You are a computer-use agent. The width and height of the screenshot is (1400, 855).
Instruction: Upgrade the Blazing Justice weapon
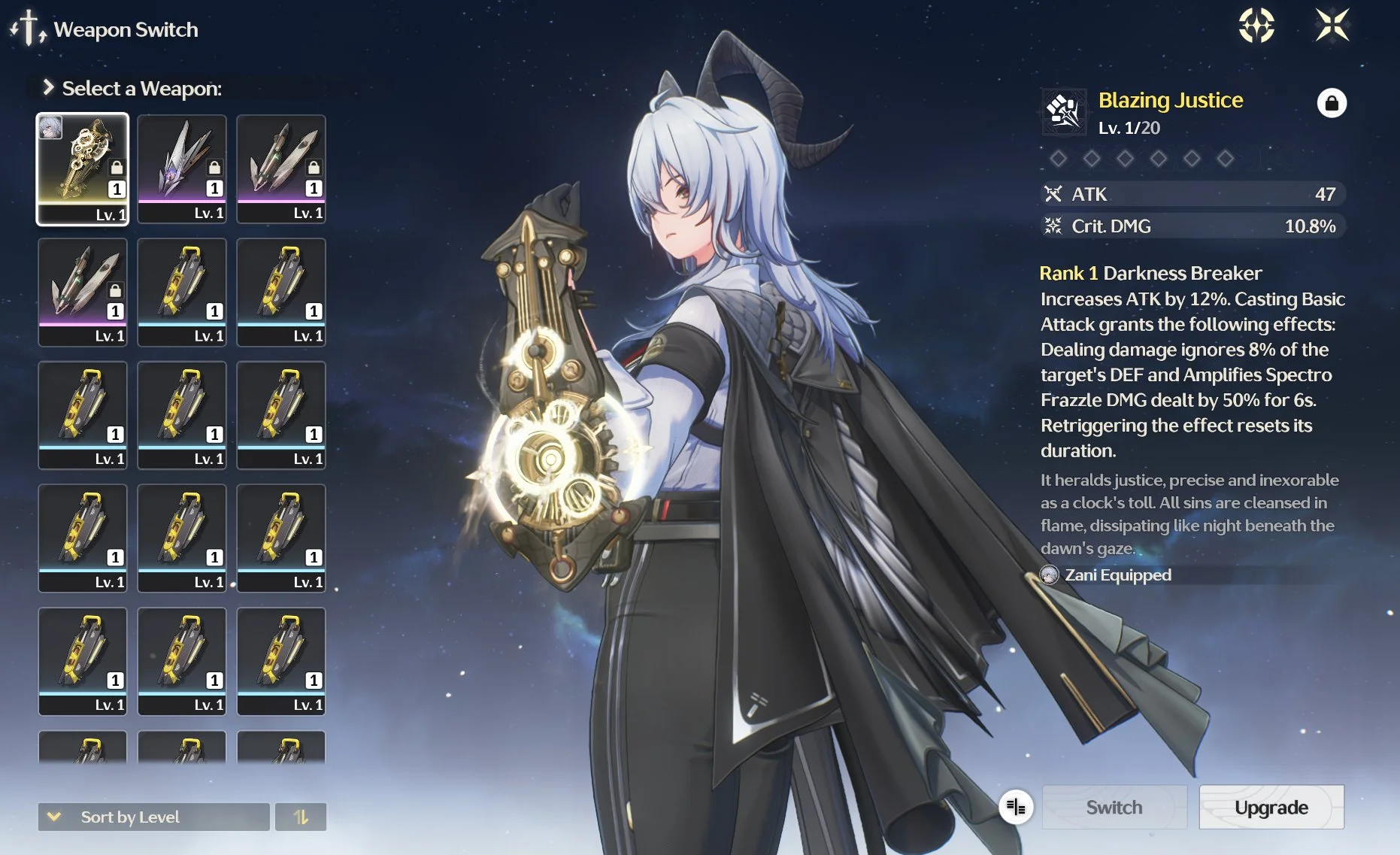pos(1271,808)
